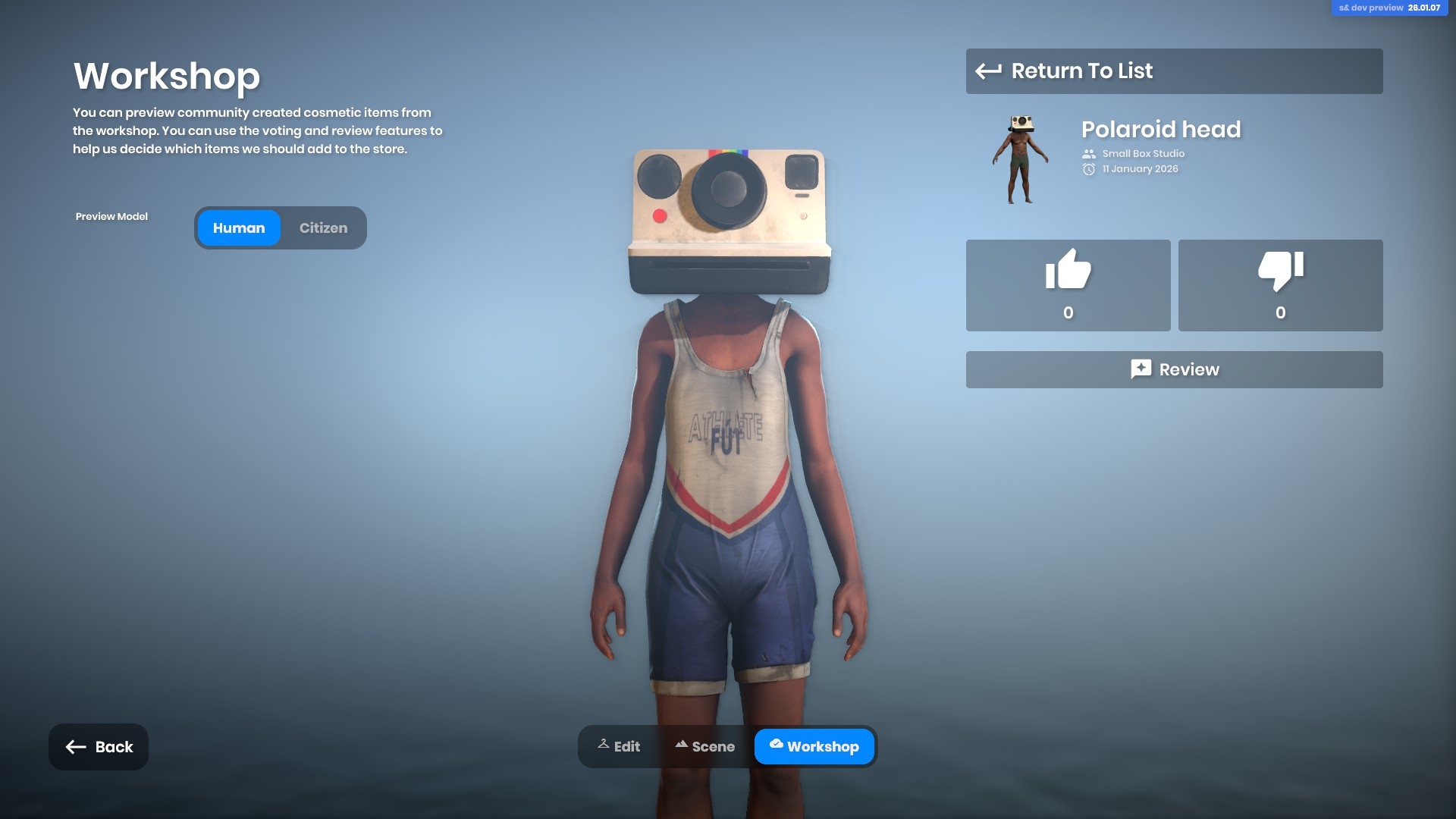Screen dimensions: 1456x819
Task: Click the Polaroid head item thumbnail
Action: (1021, 159)
